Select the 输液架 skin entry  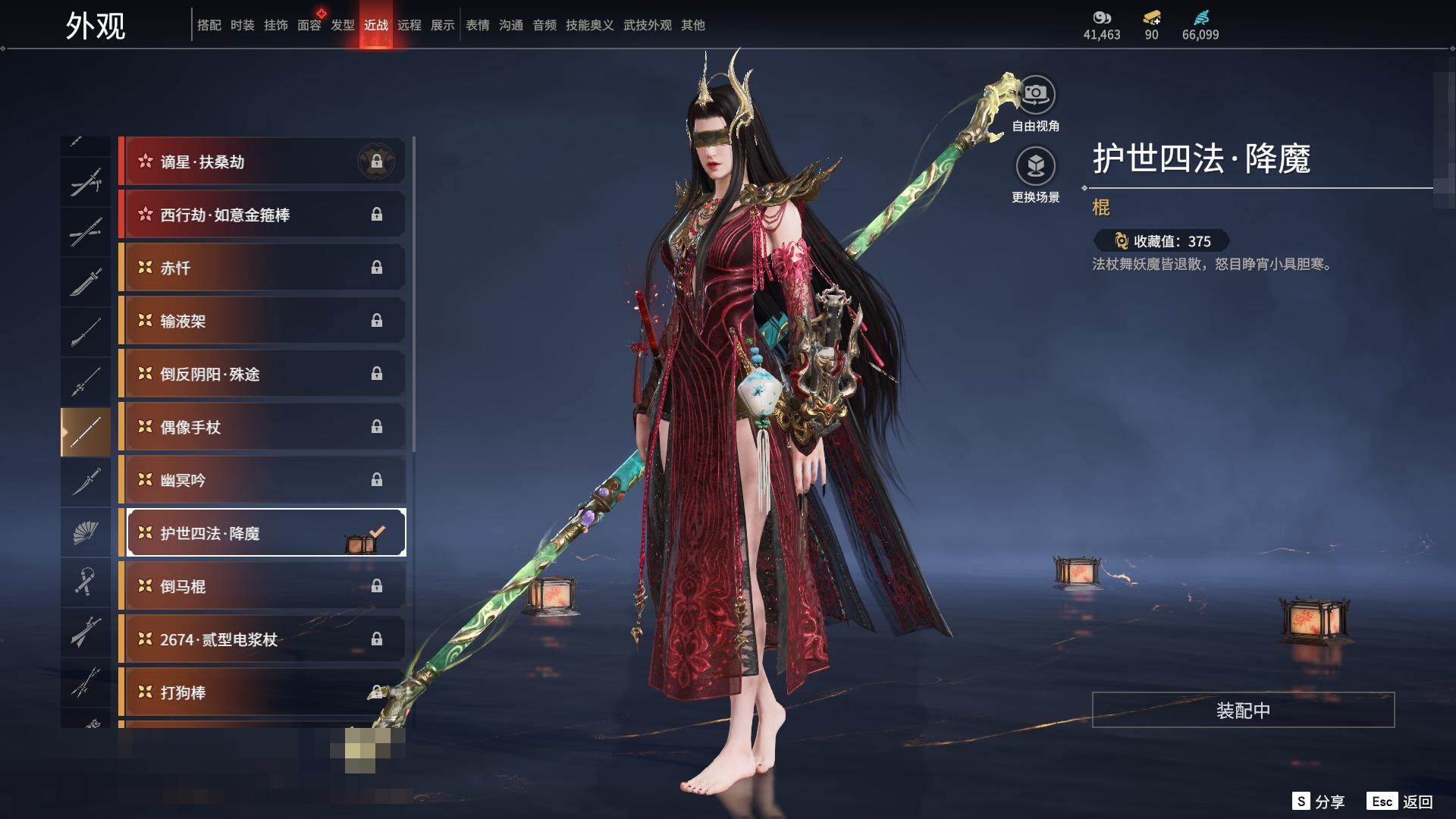[x=262, y=321]
